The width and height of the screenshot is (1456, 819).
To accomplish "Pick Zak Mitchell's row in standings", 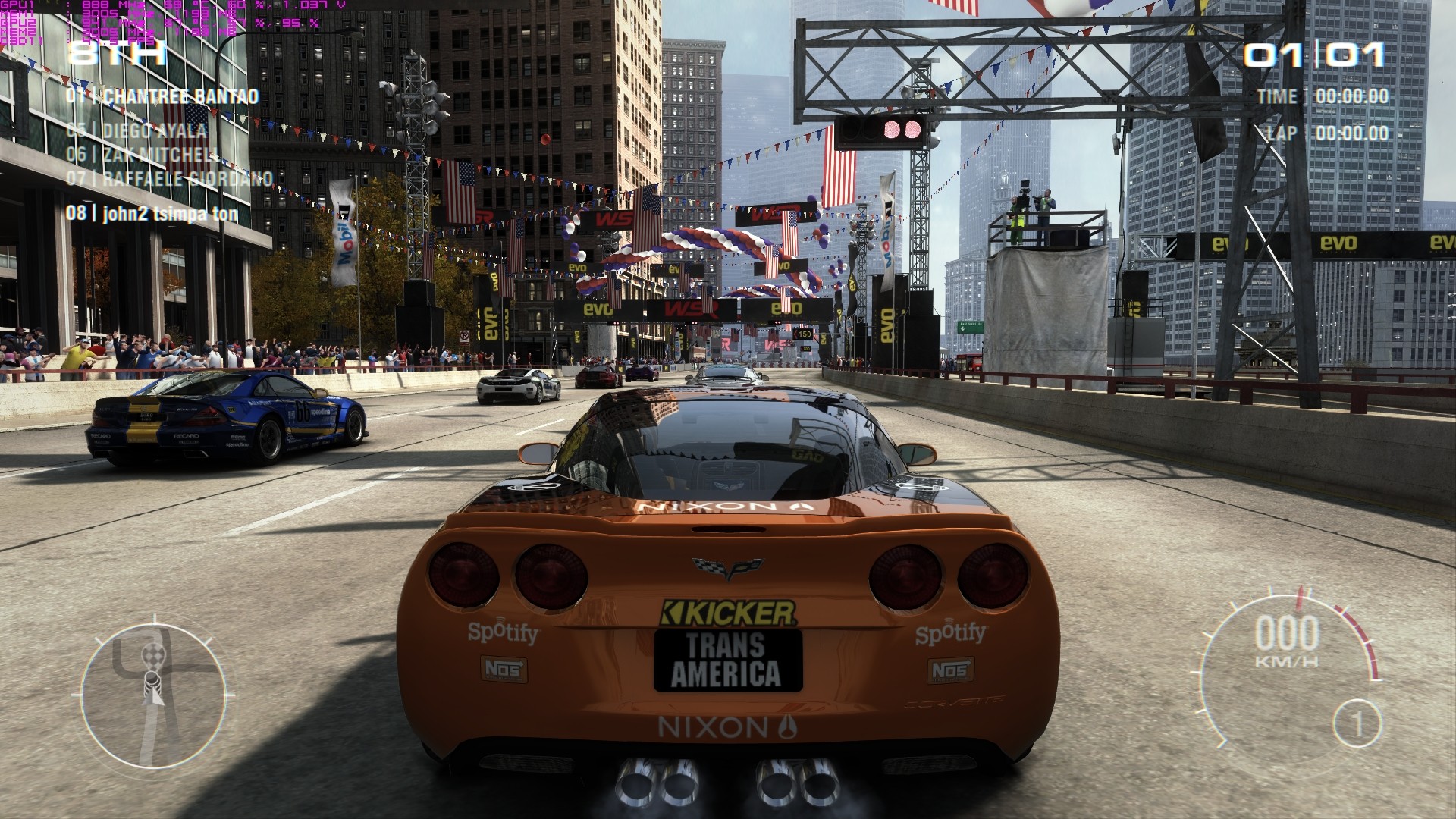I will pos(142,155).
